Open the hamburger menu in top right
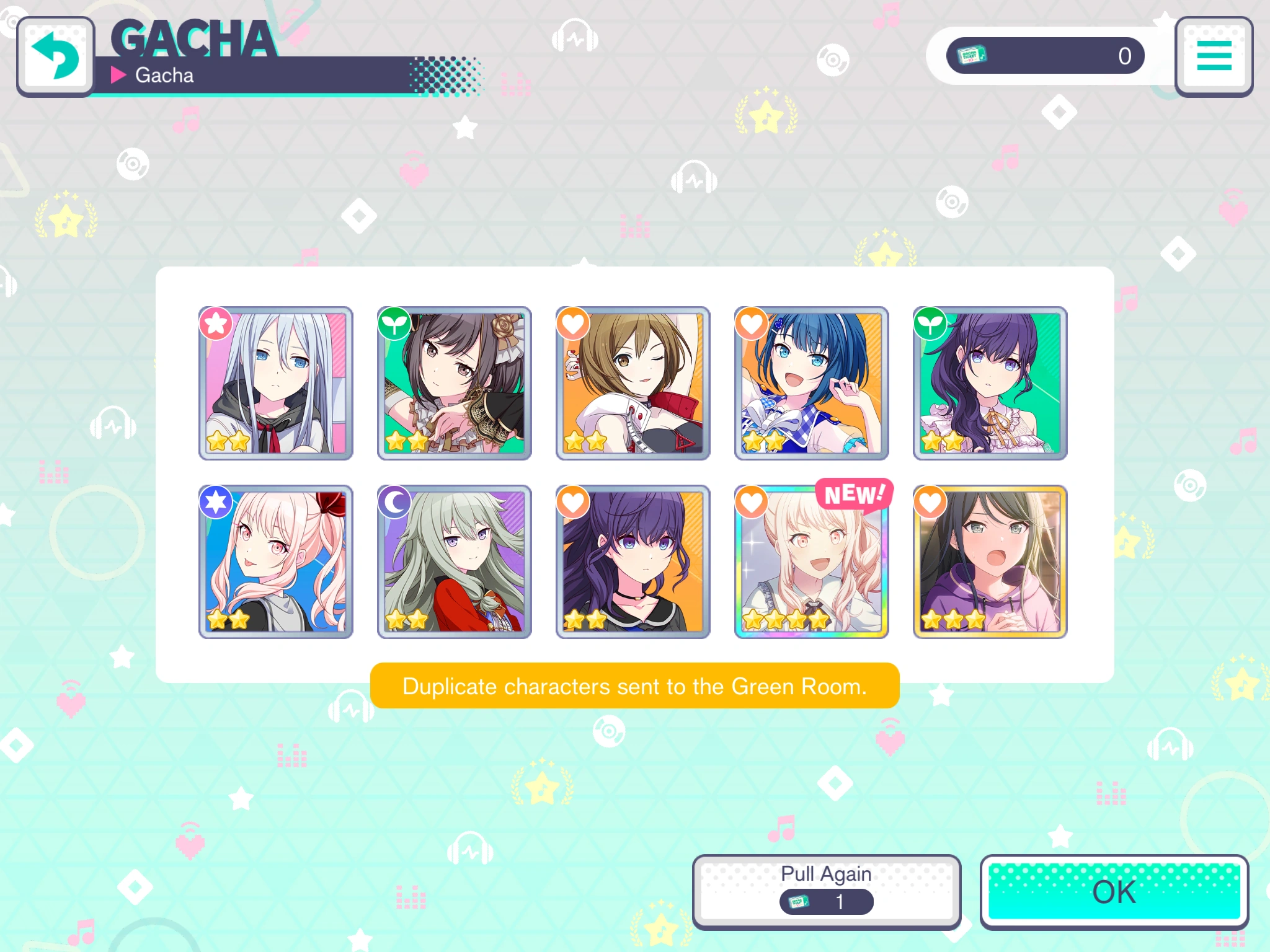Screen dimensions: 1270x952 pyautogui.click(x=1214, y=56)
